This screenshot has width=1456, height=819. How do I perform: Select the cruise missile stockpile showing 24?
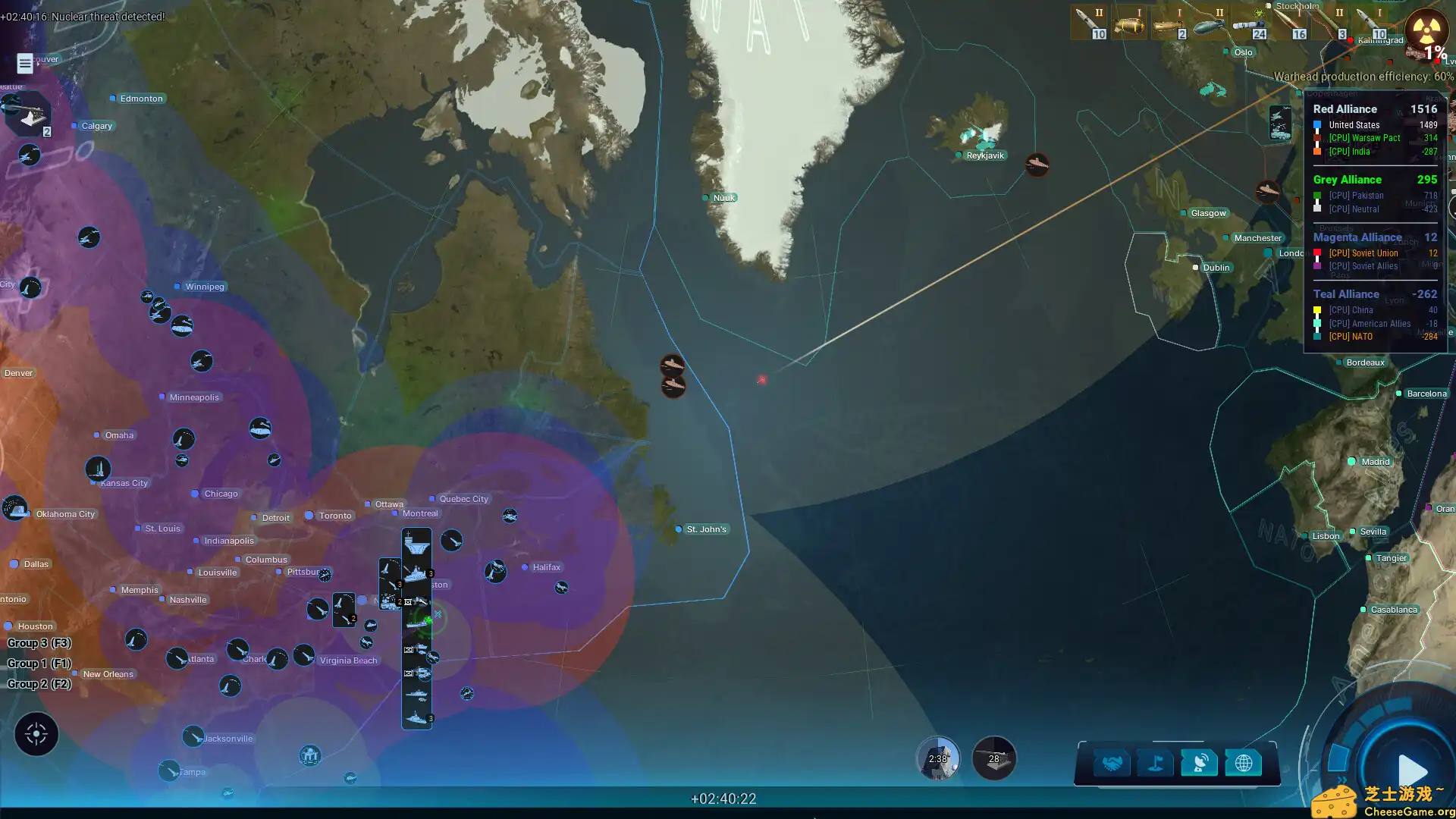click(1248, 23)
